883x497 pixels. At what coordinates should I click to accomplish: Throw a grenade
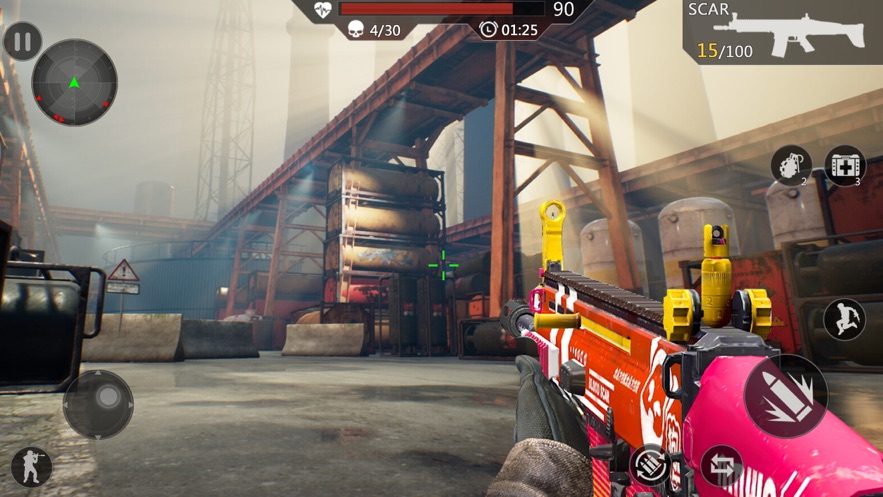[x=790, y=165]
